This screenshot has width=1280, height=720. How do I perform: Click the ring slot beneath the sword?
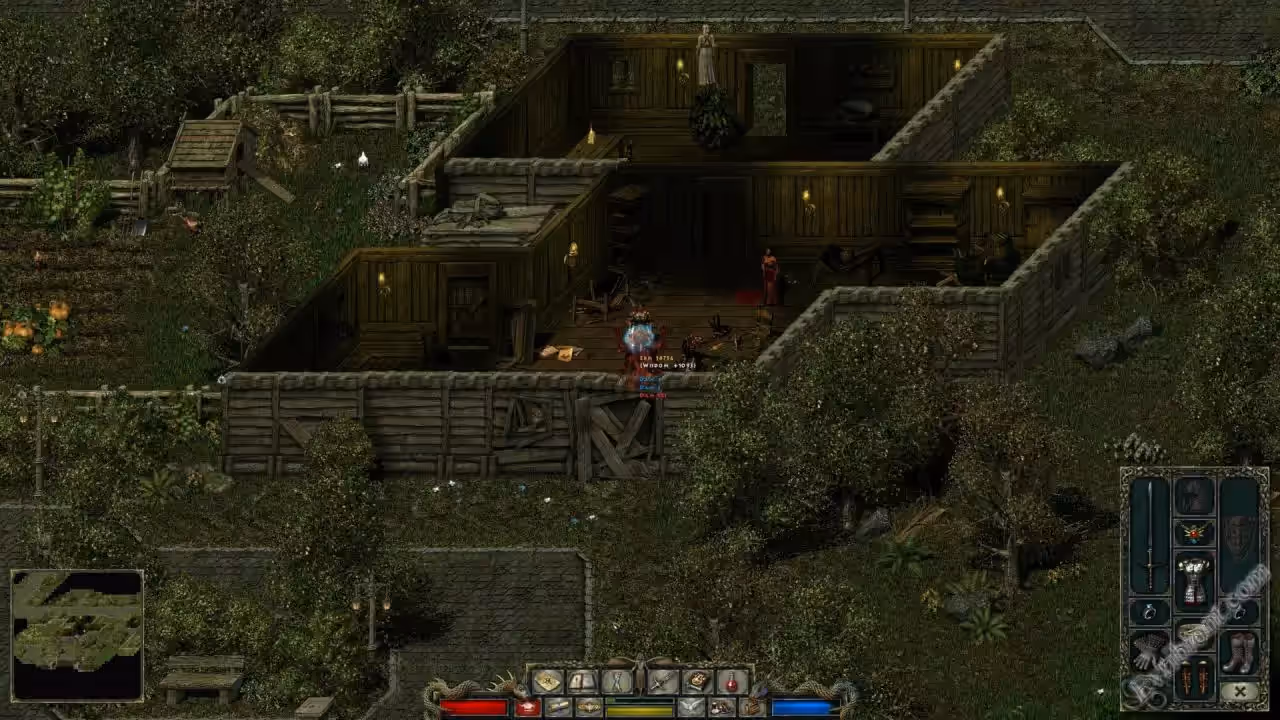coord(1150,611)
